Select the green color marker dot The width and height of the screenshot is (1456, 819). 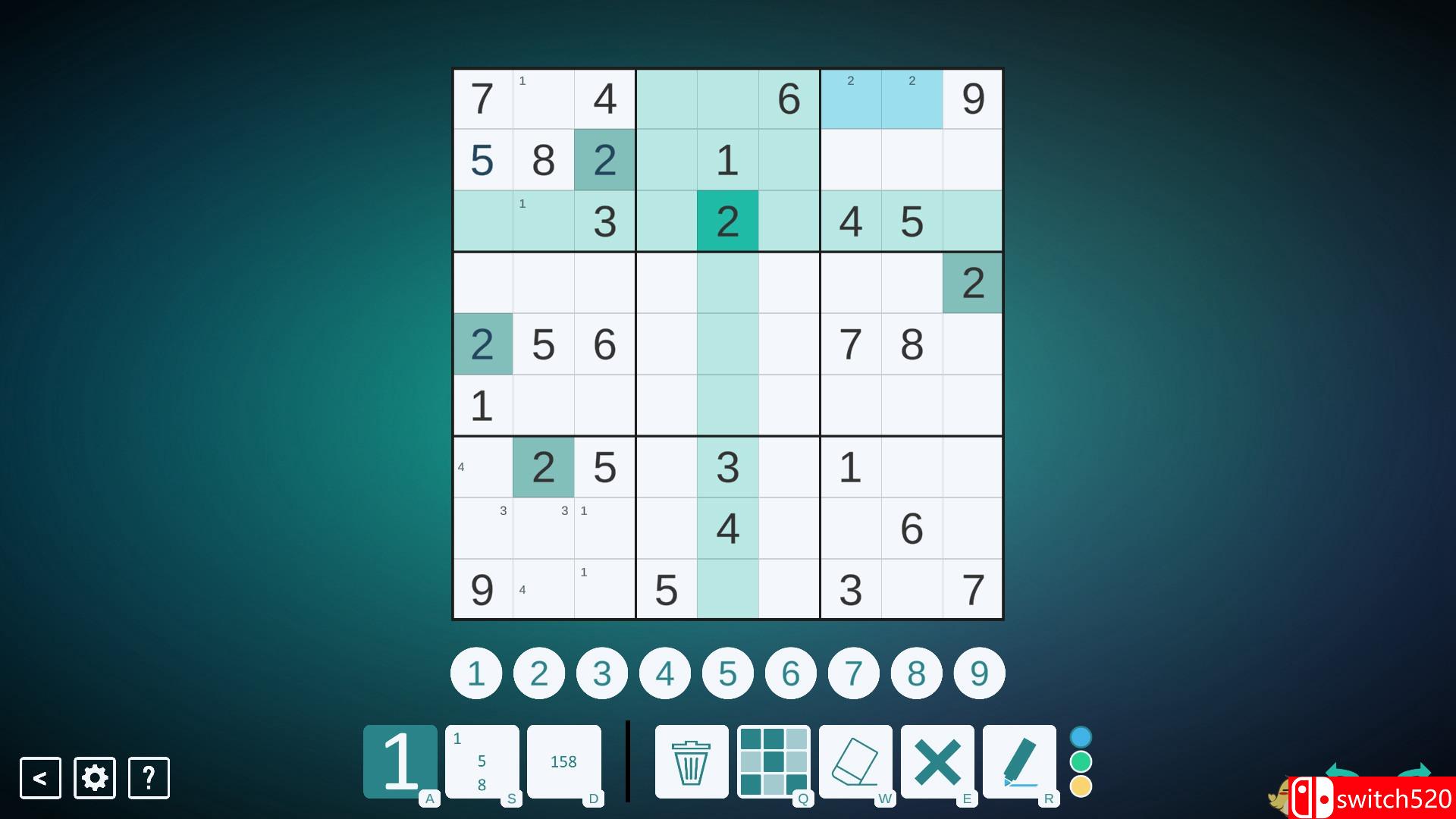pos(1081,761)
